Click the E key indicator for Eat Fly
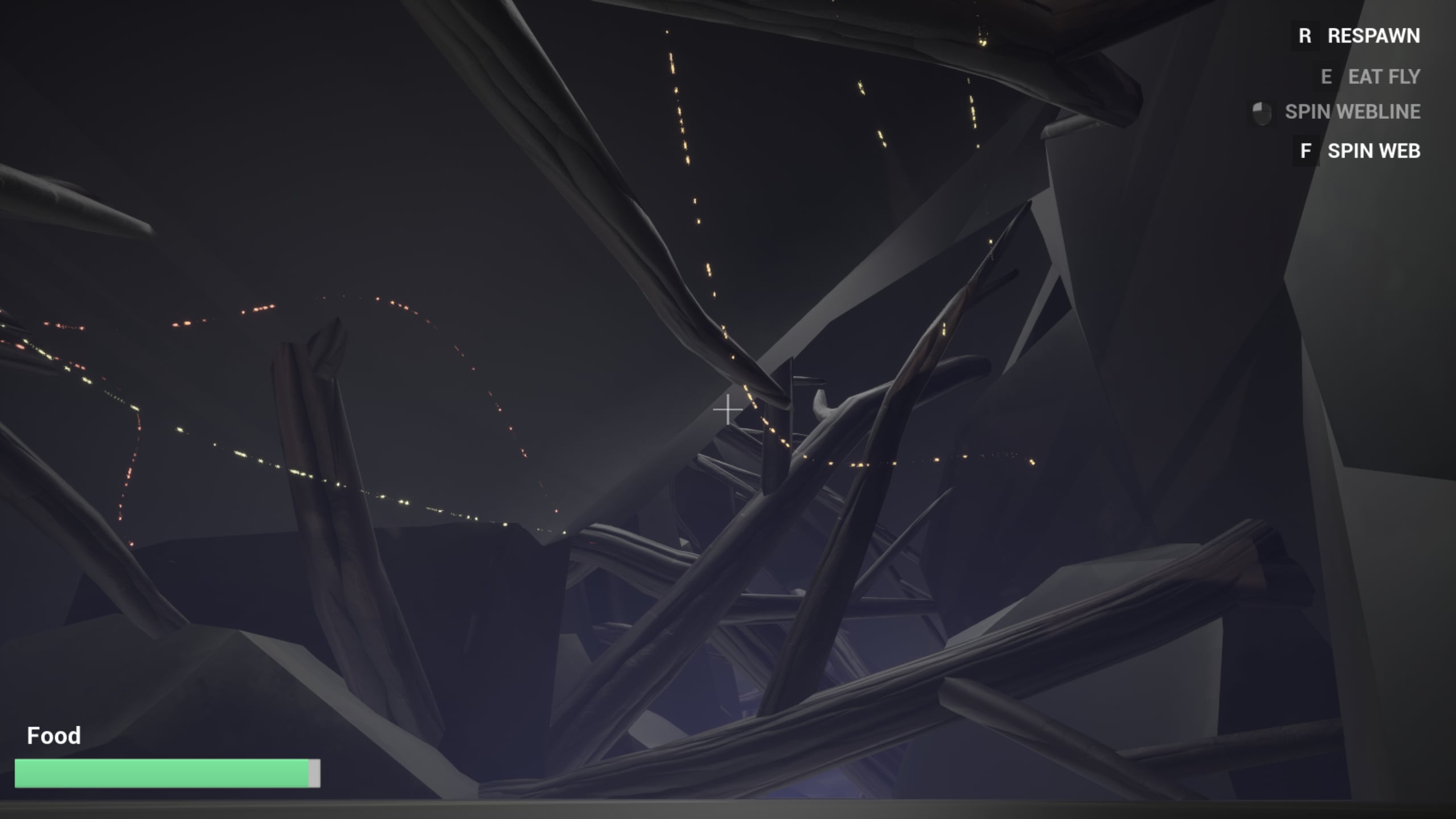Image resolution: width=1456 pixels, height=819 pixels. pyautogui.click(x=1326, y=76)
